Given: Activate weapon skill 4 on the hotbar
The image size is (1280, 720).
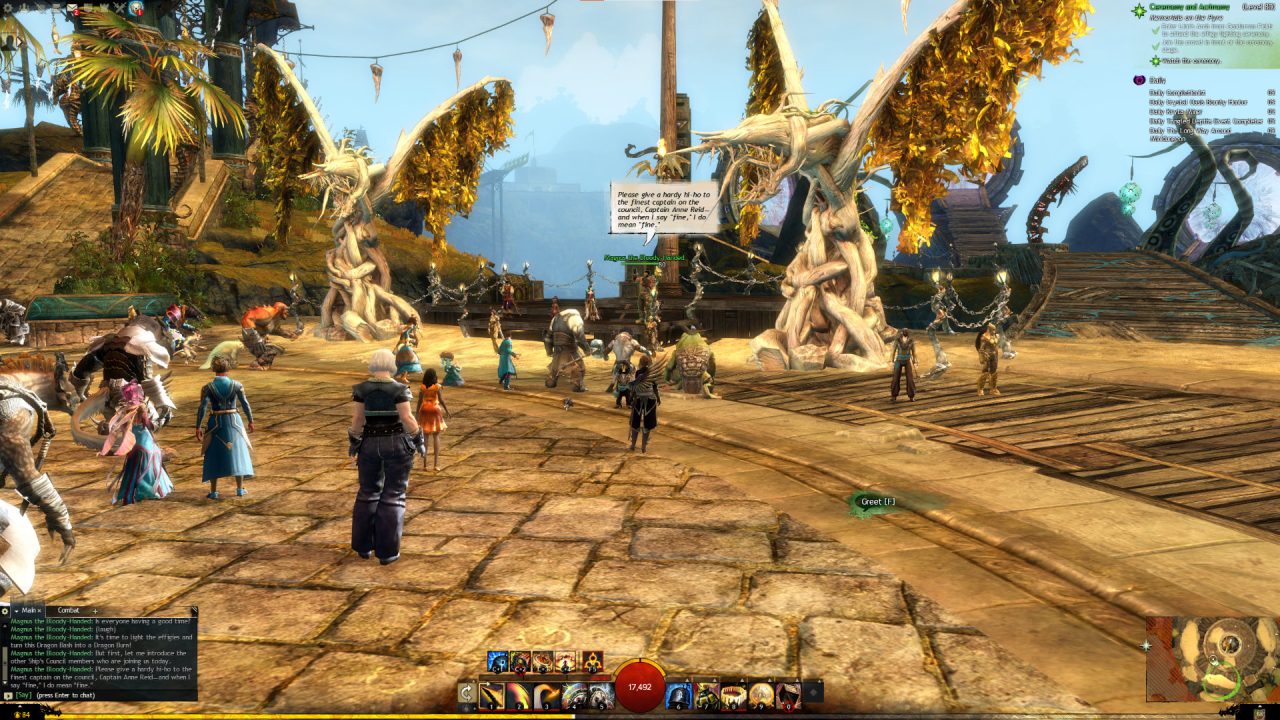Looking at the screenshot, I should point(573,695).
